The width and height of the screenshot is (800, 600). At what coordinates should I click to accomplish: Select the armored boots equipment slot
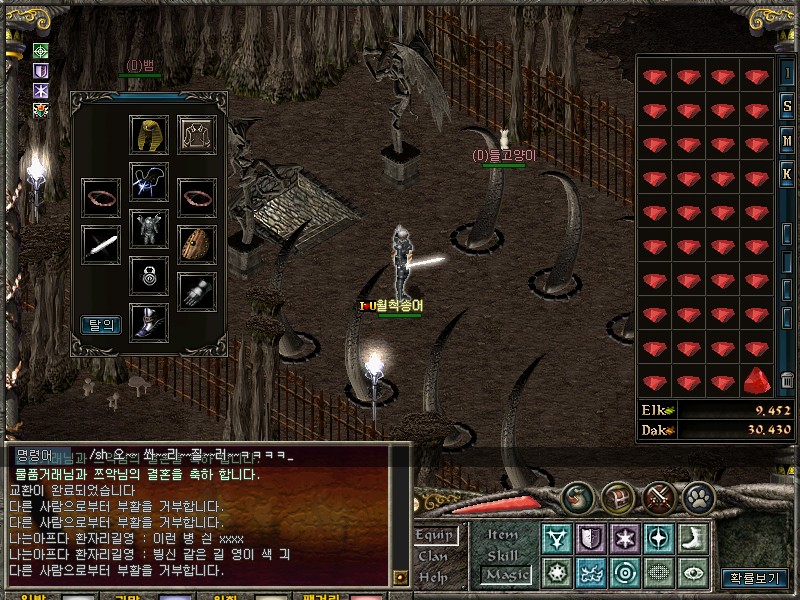coord(149,323)
